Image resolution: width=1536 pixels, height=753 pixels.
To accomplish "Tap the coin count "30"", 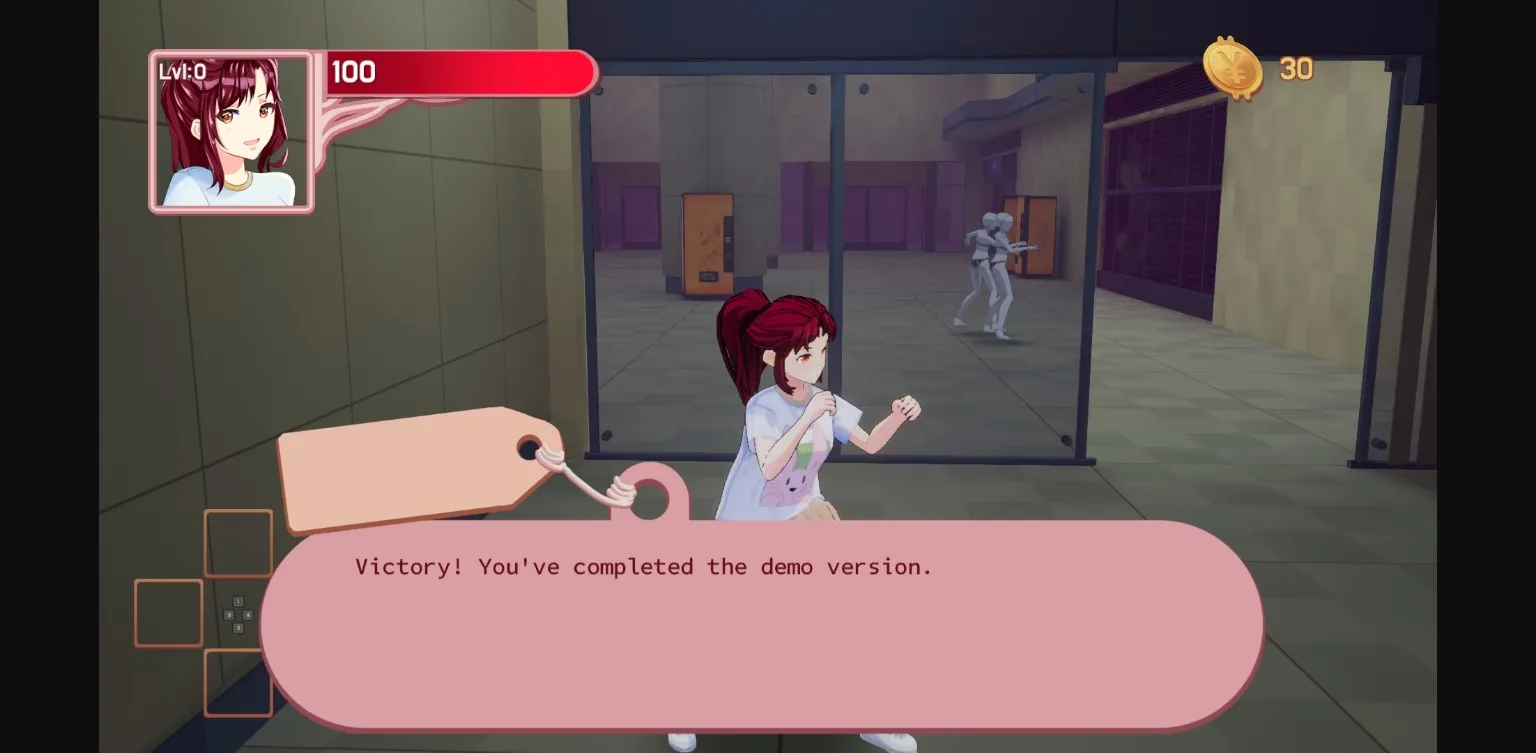I will point(1297,69).
